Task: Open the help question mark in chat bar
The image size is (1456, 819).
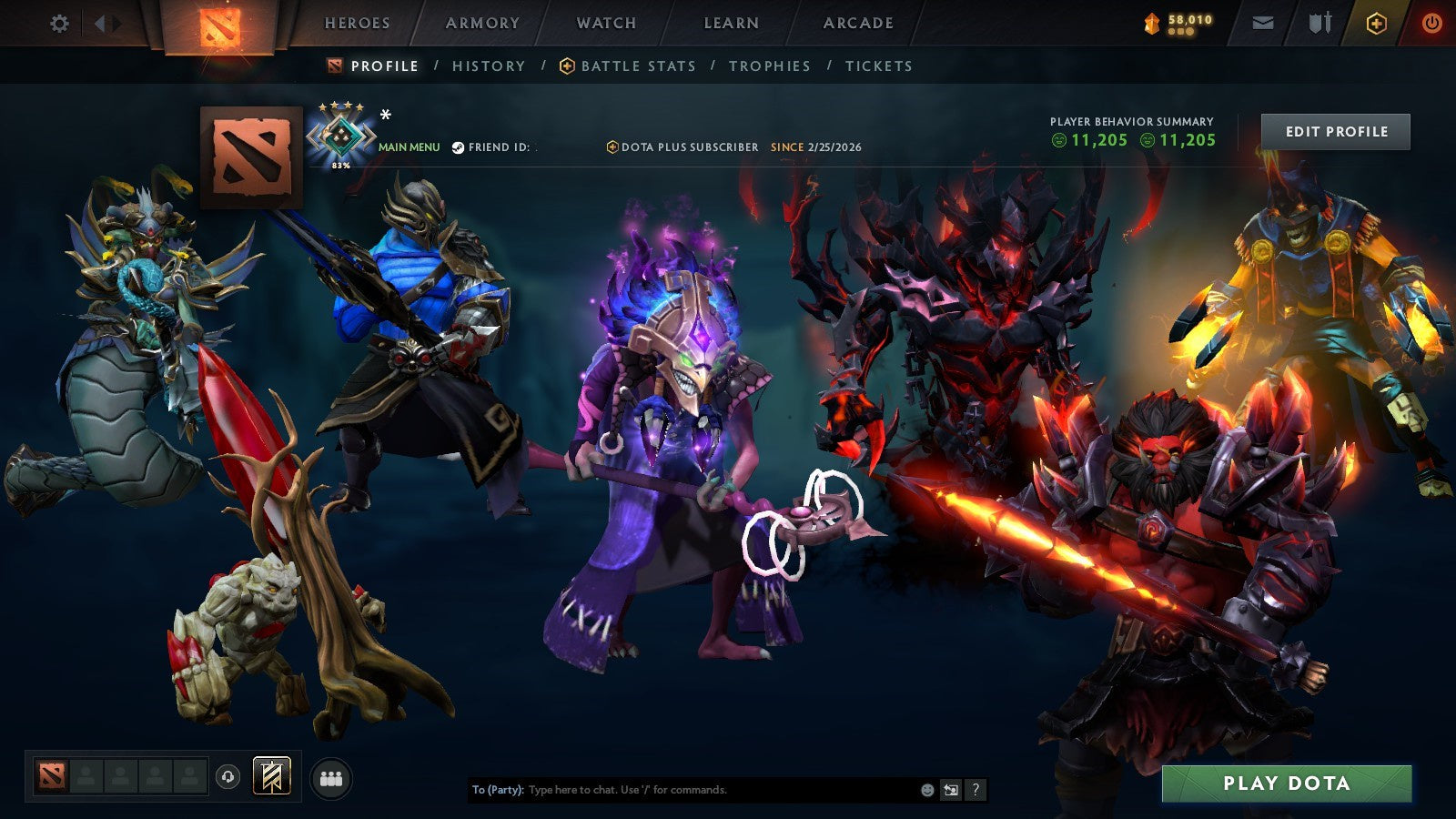Action: tap(976, 790)
